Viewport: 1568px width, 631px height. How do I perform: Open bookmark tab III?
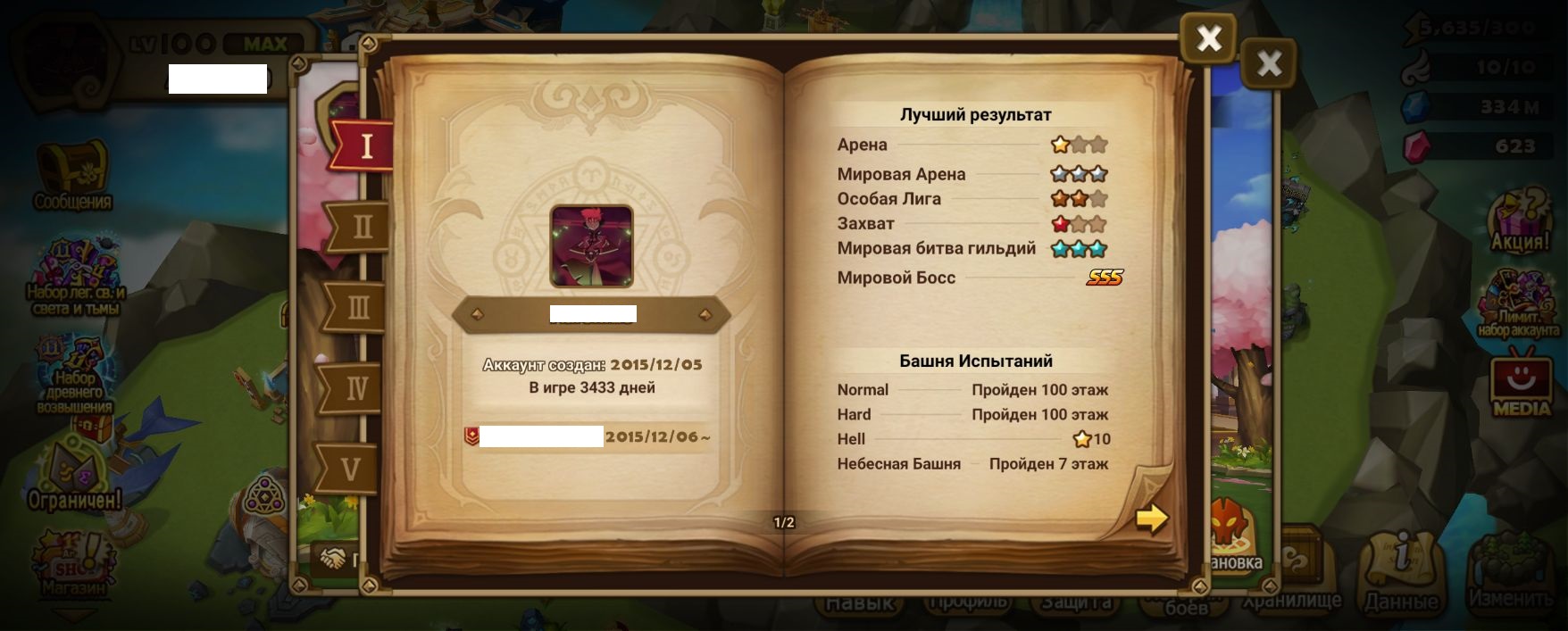tap(357, 308)
